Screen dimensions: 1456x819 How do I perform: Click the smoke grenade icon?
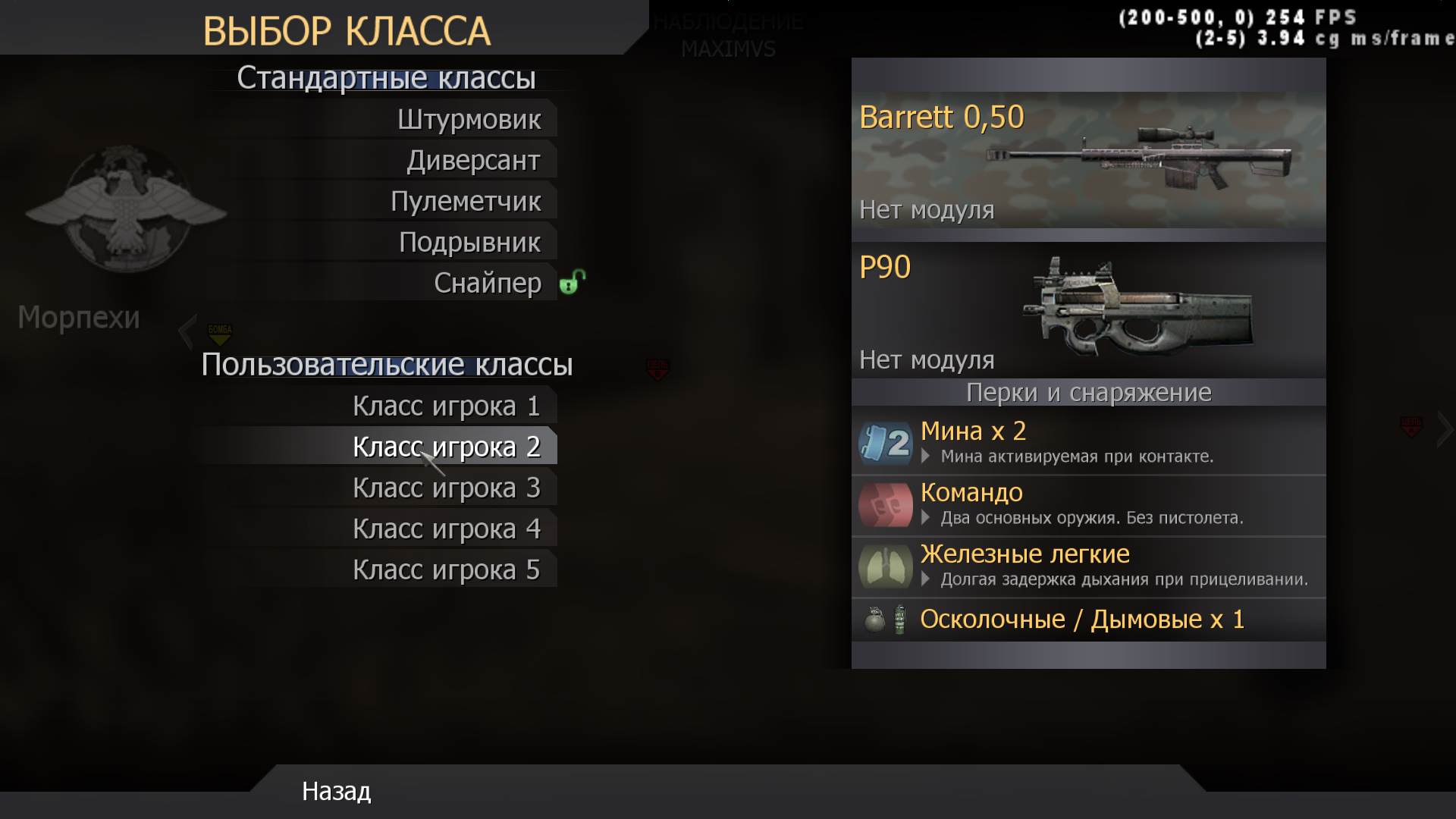point(898,620)
